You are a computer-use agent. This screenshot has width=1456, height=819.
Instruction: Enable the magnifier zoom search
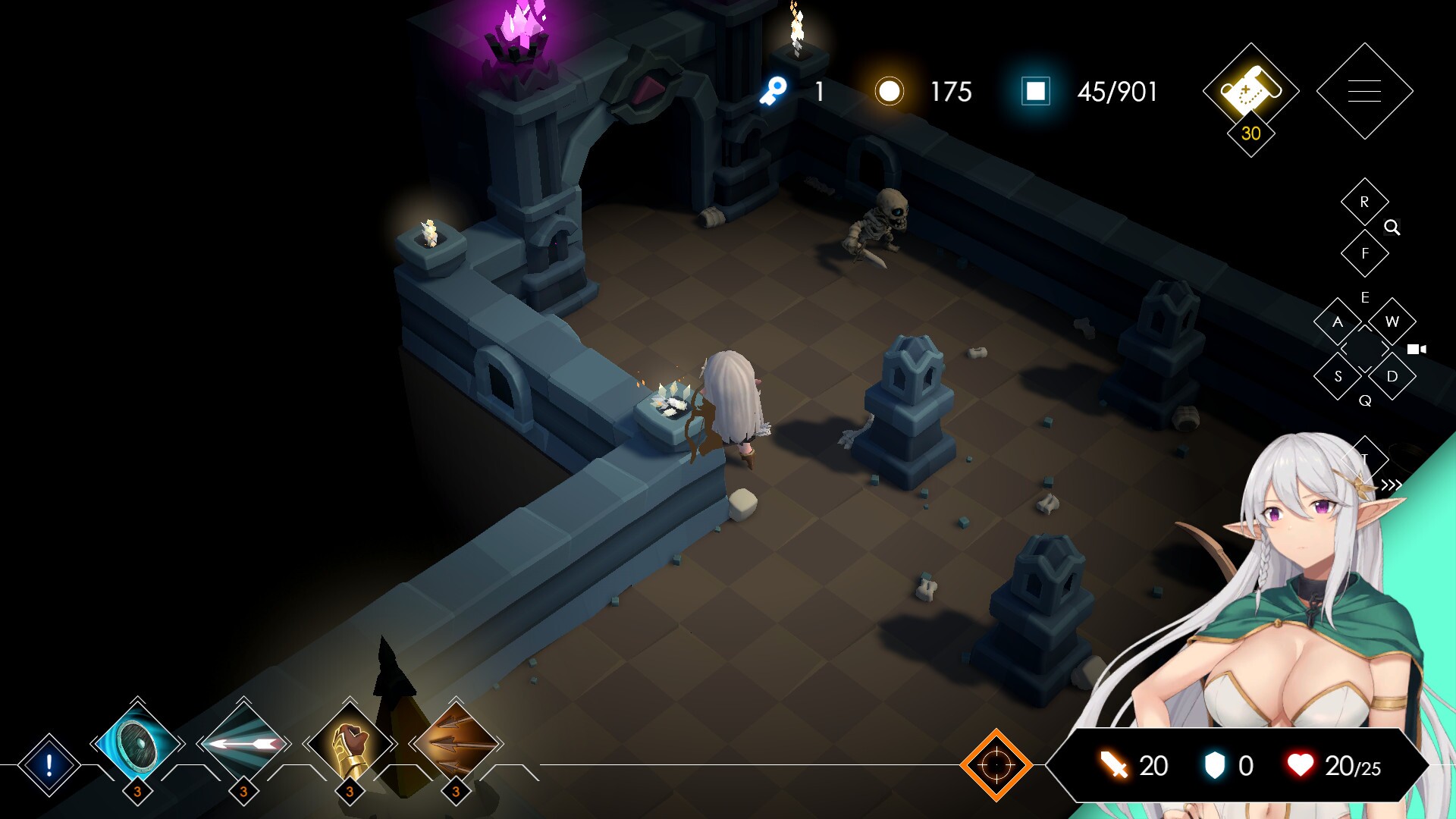click(1393, 227)
